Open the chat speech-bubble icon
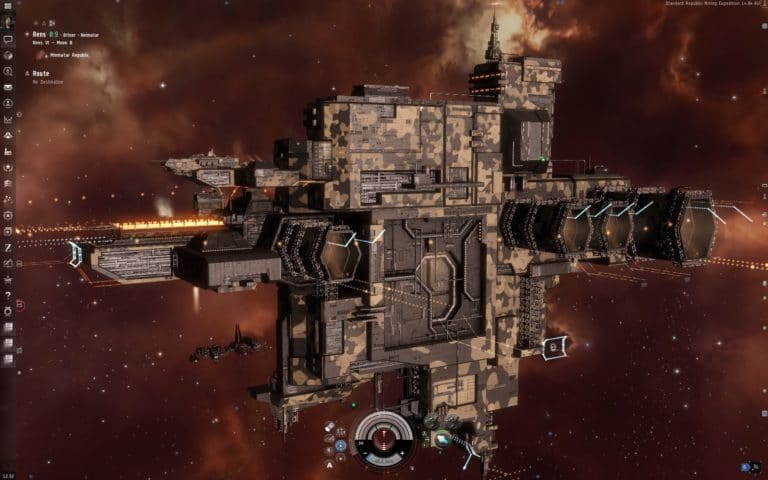Image resolution: width=768 pixels, height=480 pixels. (x=8, y=40)
